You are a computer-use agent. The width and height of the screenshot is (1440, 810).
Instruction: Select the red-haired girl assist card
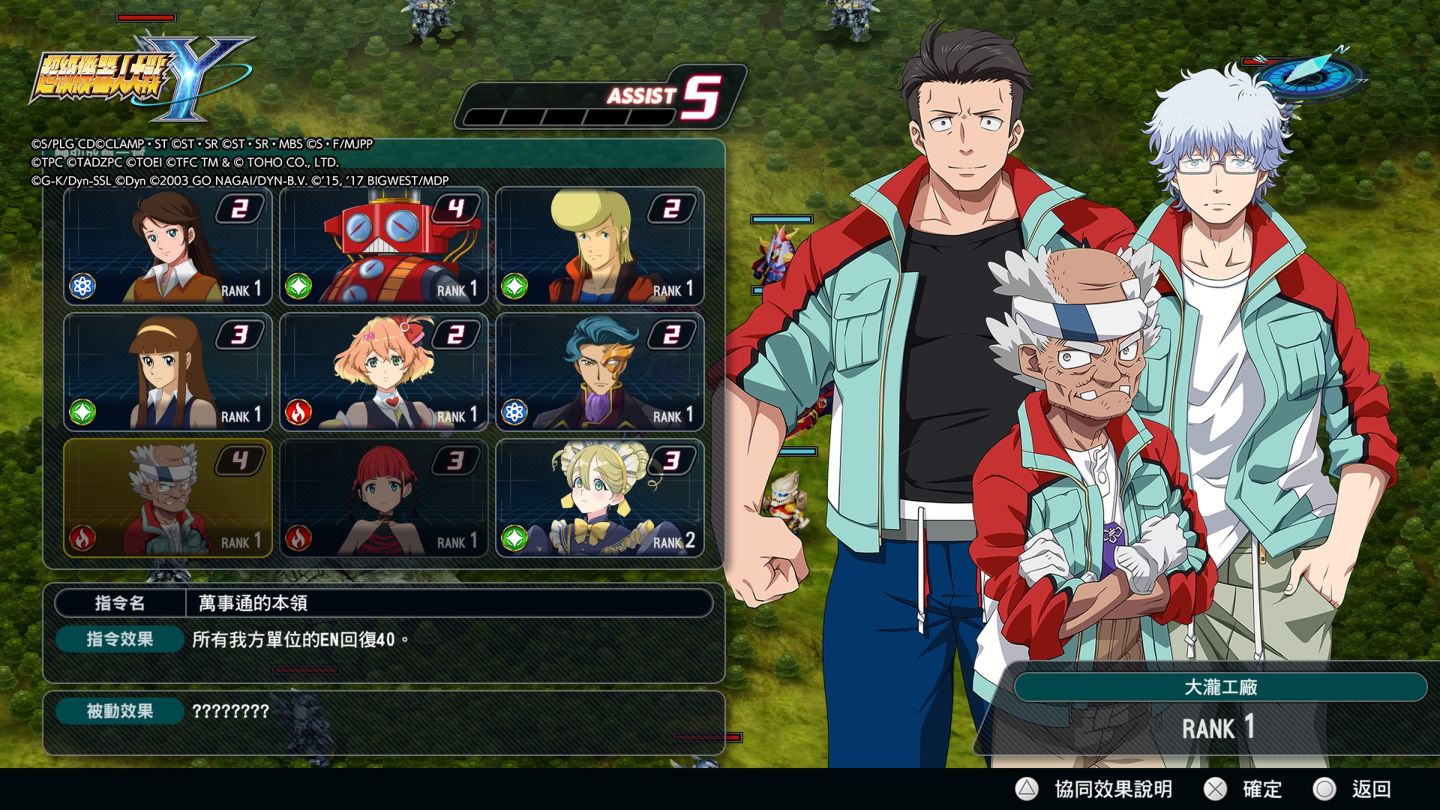pos(384,498)
